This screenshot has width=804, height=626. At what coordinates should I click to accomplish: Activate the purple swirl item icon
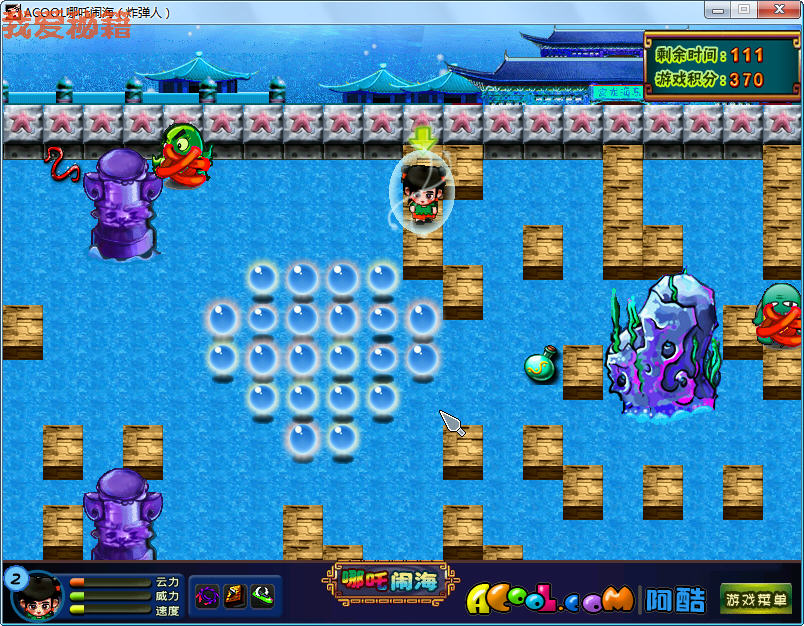coord(207,597)
